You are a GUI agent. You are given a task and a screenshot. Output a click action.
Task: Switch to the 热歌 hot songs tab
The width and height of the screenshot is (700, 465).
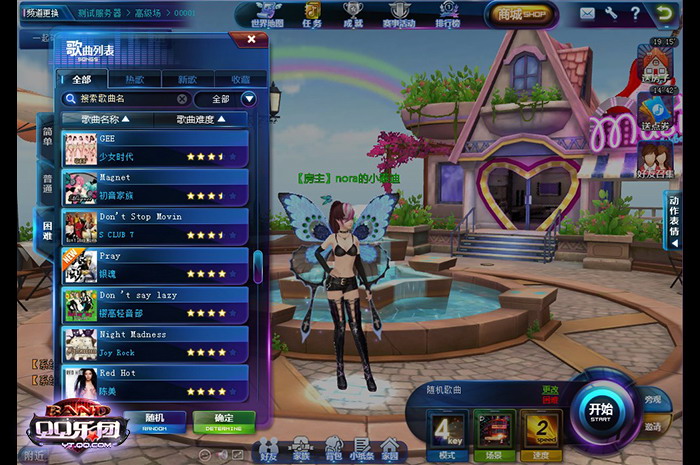134,78
